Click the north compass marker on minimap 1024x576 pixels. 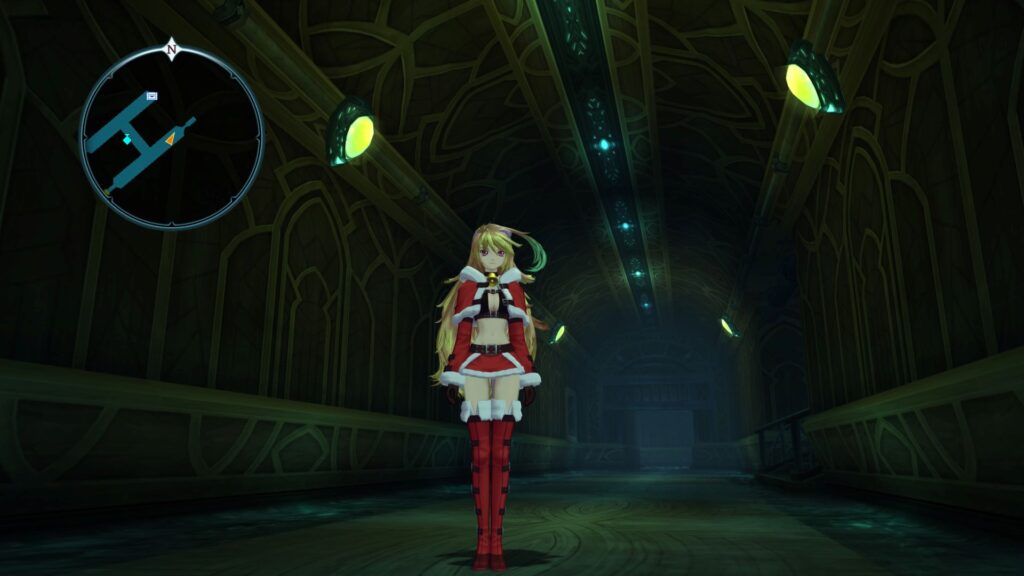pos(172,48)
